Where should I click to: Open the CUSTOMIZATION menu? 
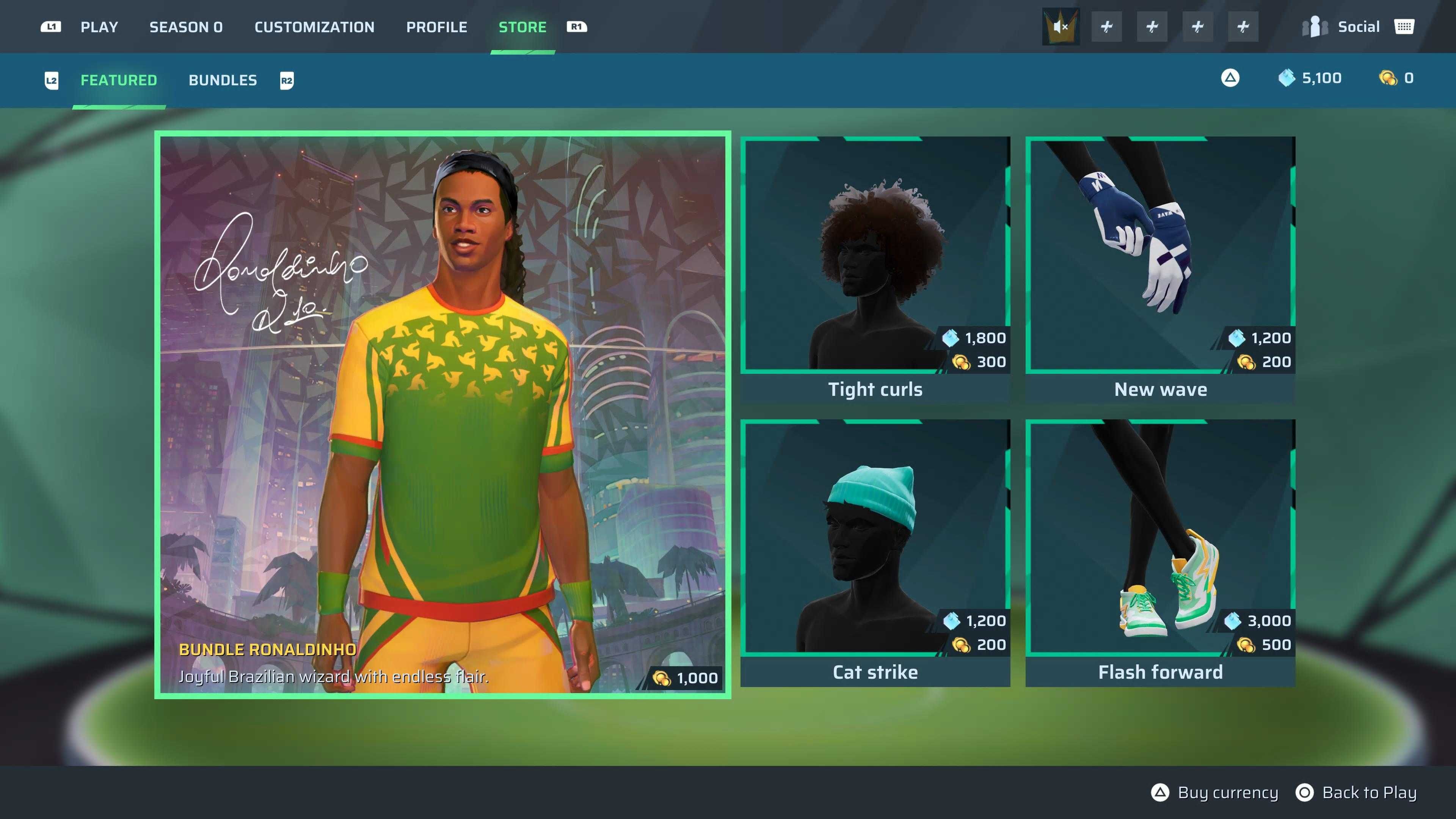pyautogui.click(x=314, y=27)
